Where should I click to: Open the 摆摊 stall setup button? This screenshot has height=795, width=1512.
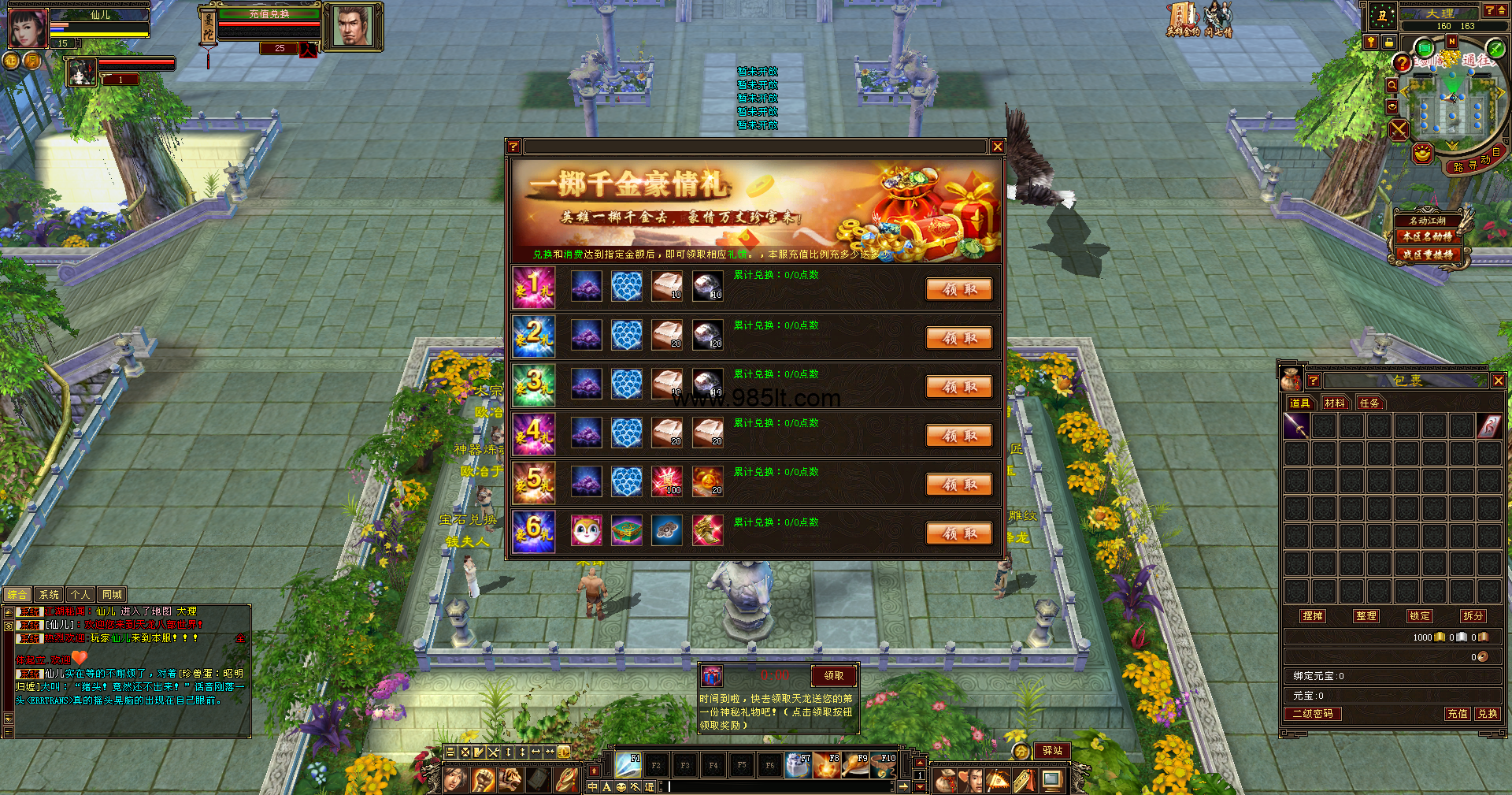(1313, 616)
